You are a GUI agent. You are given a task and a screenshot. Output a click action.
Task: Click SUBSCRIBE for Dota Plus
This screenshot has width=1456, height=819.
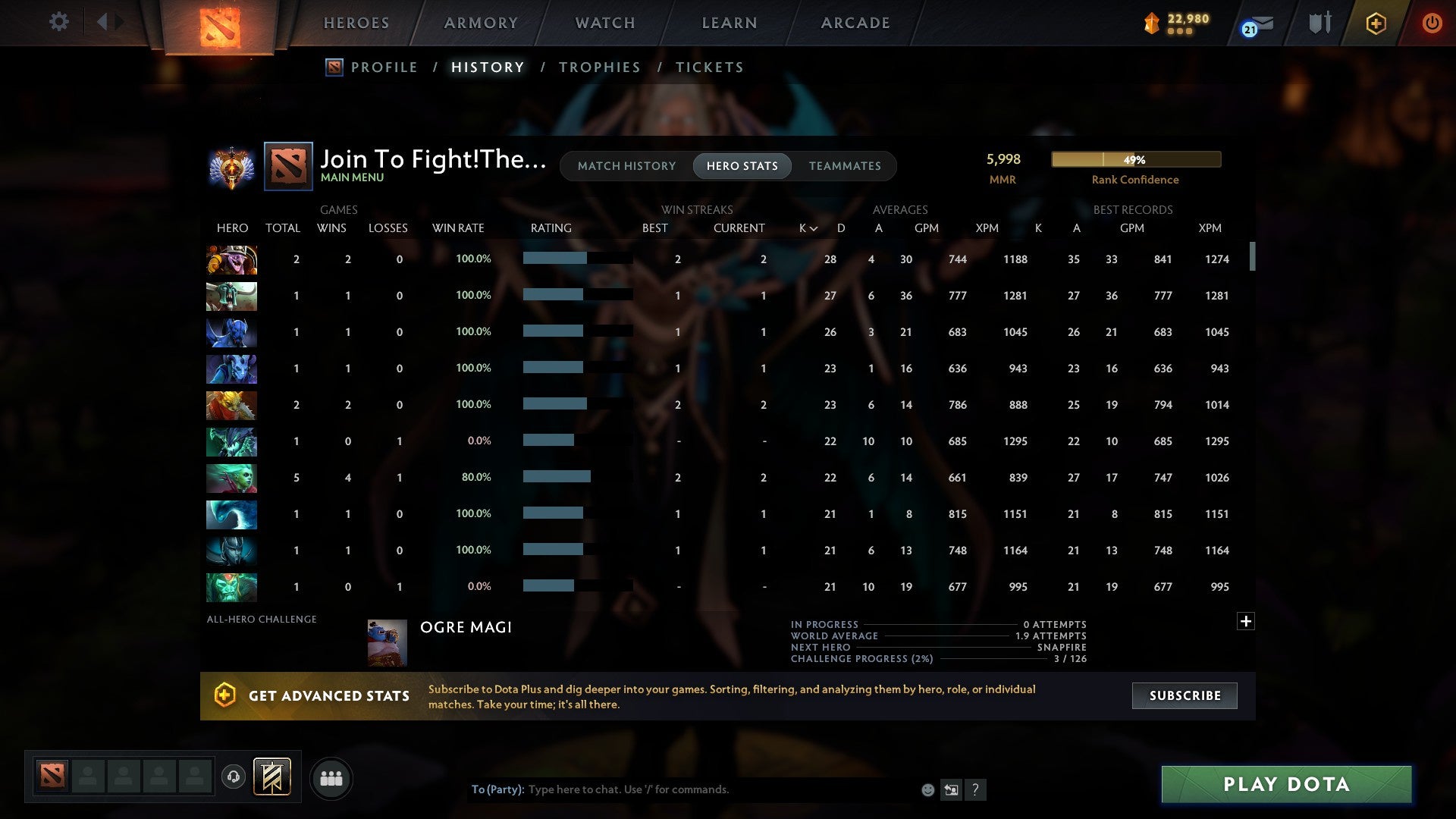pos(1184,695)
